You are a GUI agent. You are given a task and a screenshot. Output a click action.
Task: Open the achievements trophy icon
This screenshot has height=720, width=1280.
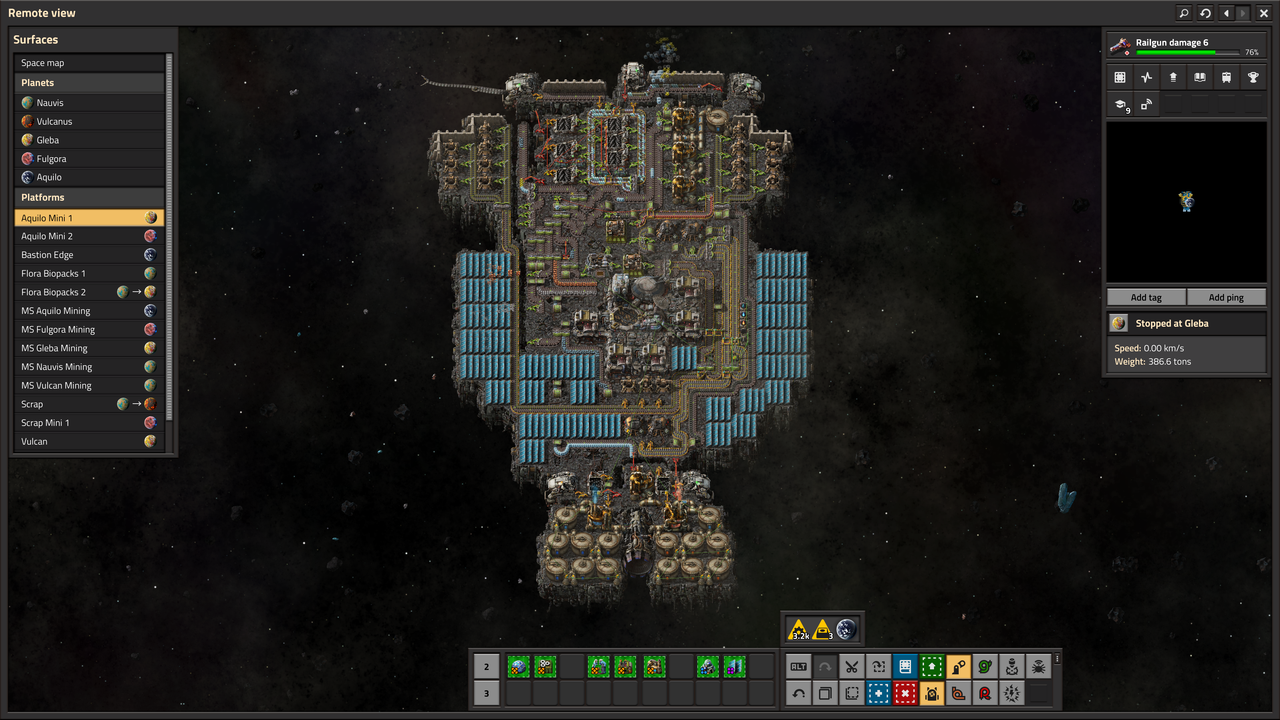1253,77
